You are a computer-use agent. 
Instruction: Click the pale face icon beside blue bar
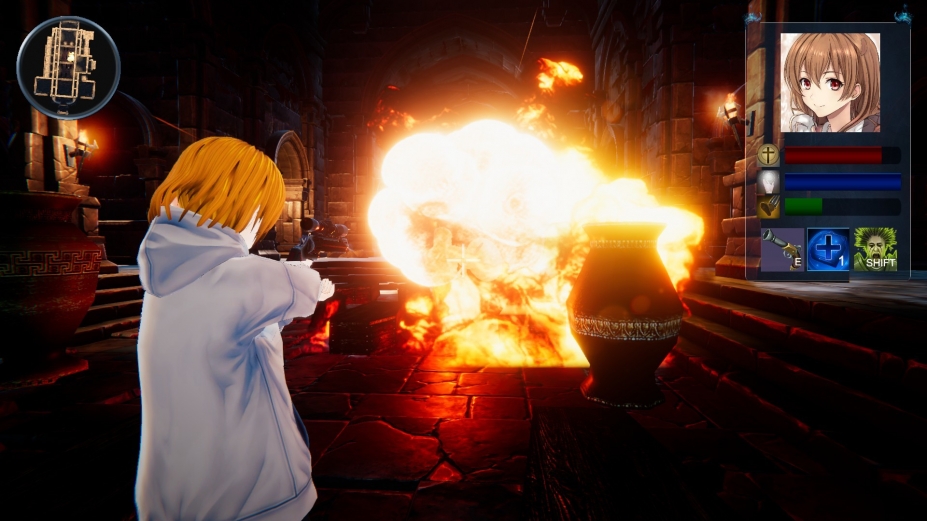coord(768,181)
